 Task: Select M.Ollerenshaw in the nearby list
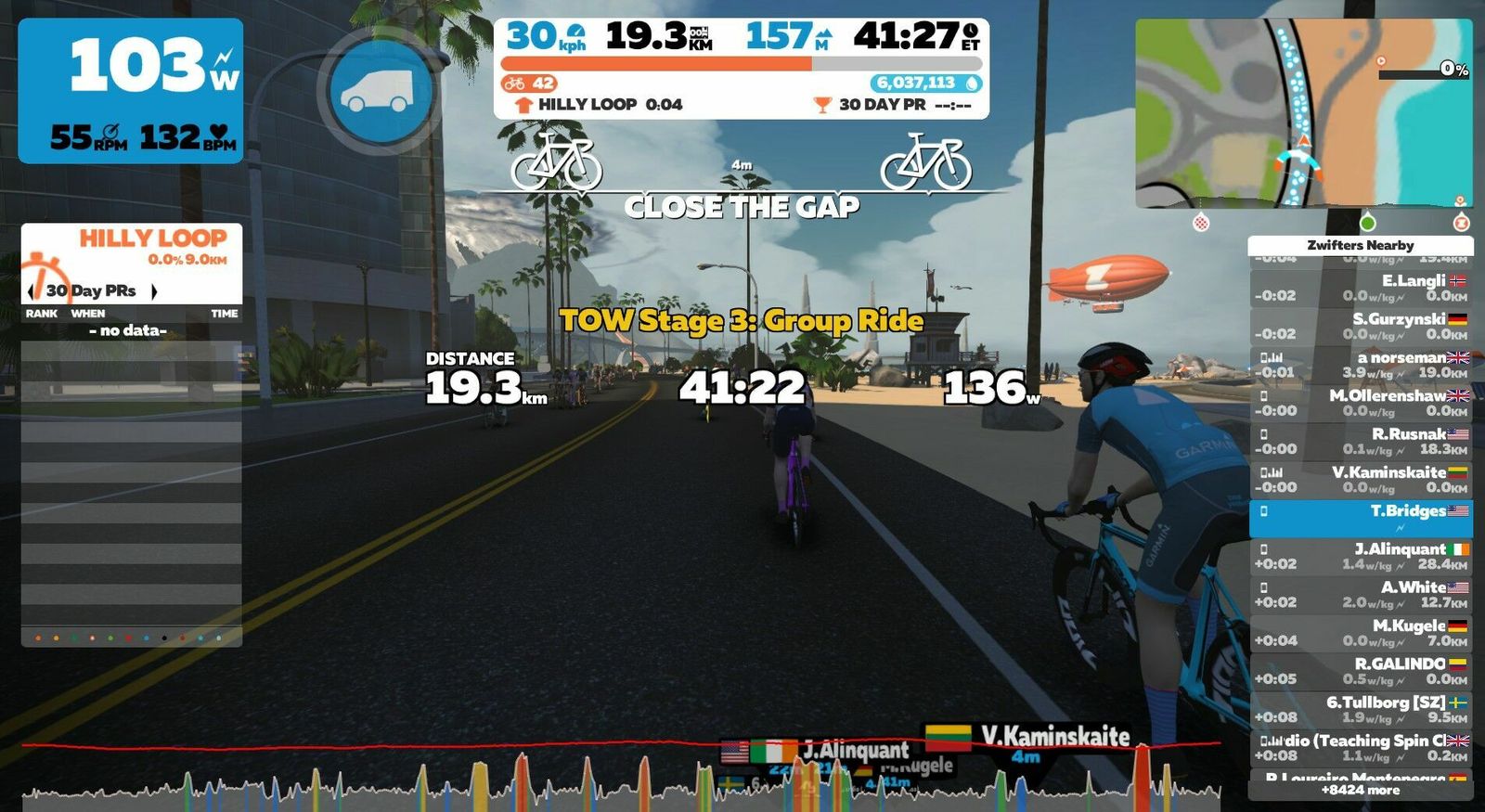[x=1361, y=403]
